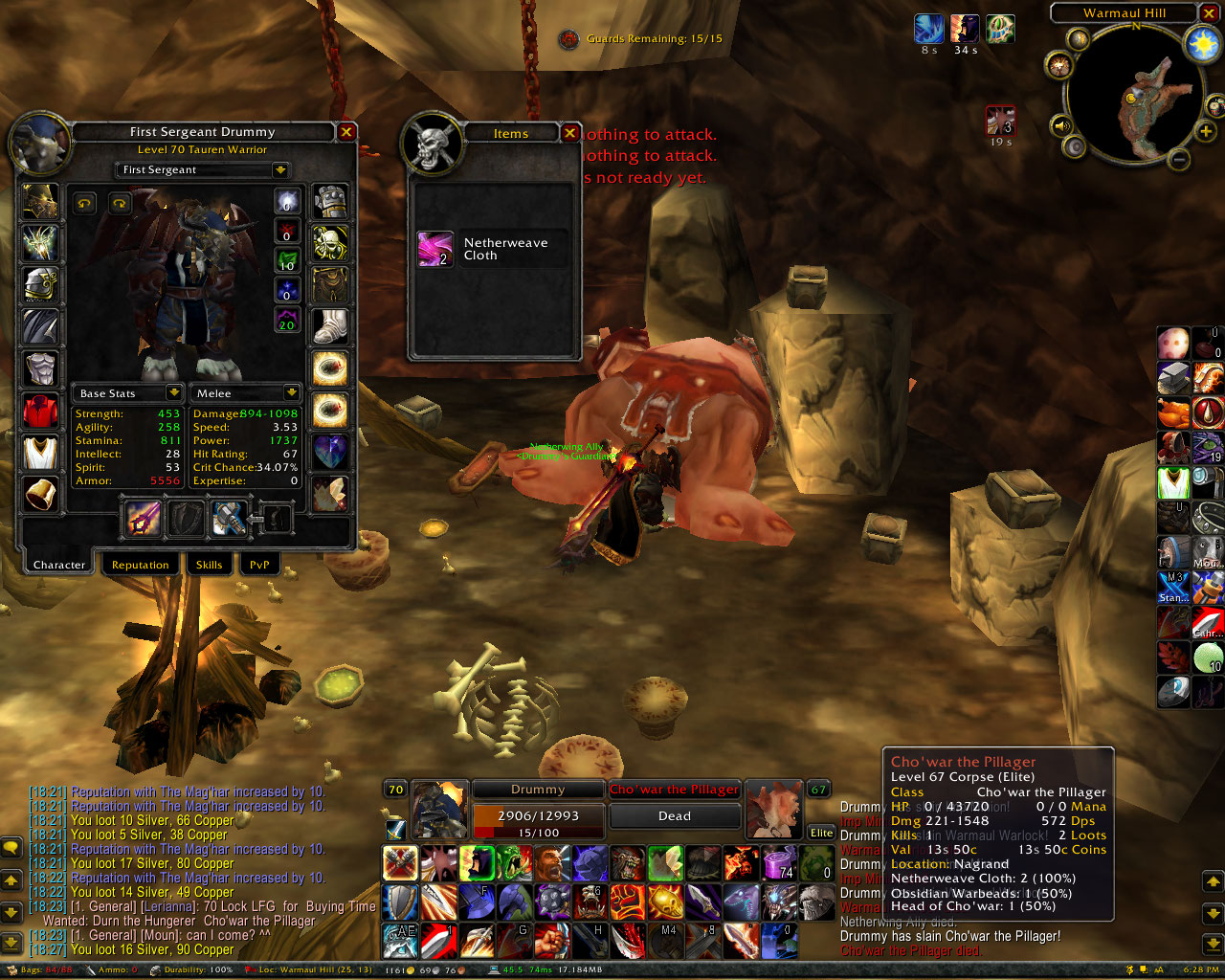Open the First Sergeant title dropdown
Screen dimensions: 1225x980
(x=279, y=170)
